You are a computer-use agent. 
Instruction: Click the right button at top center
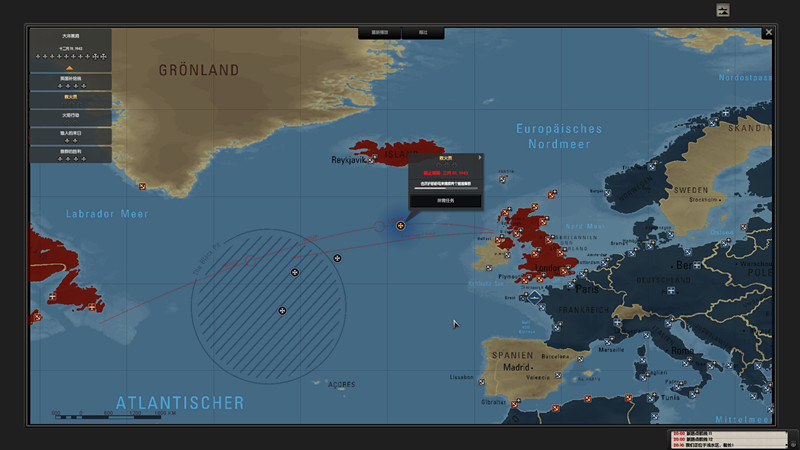(423, 33)
